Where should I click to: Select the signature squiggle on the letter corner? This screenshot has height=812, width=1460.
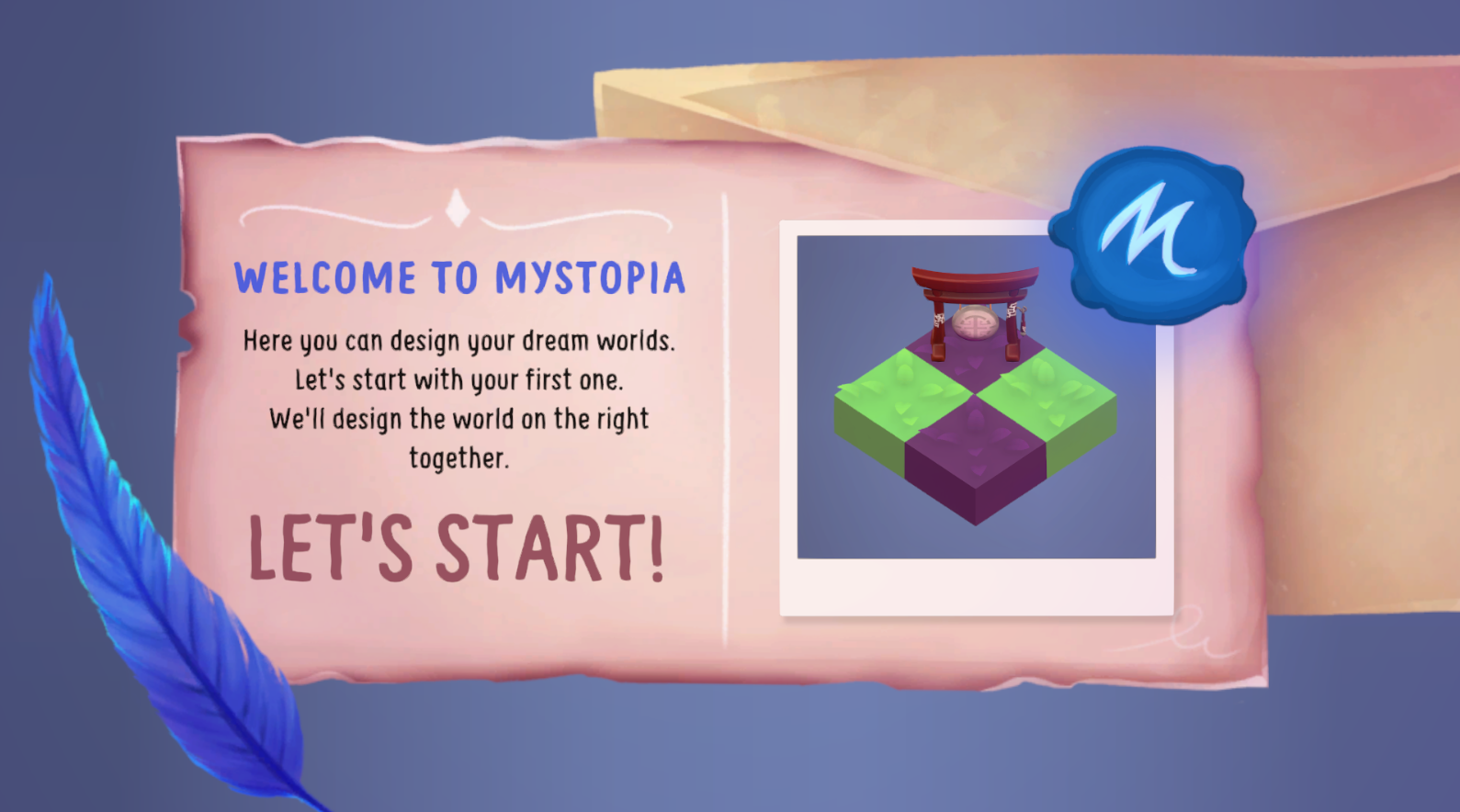[x=1194, y=630]
